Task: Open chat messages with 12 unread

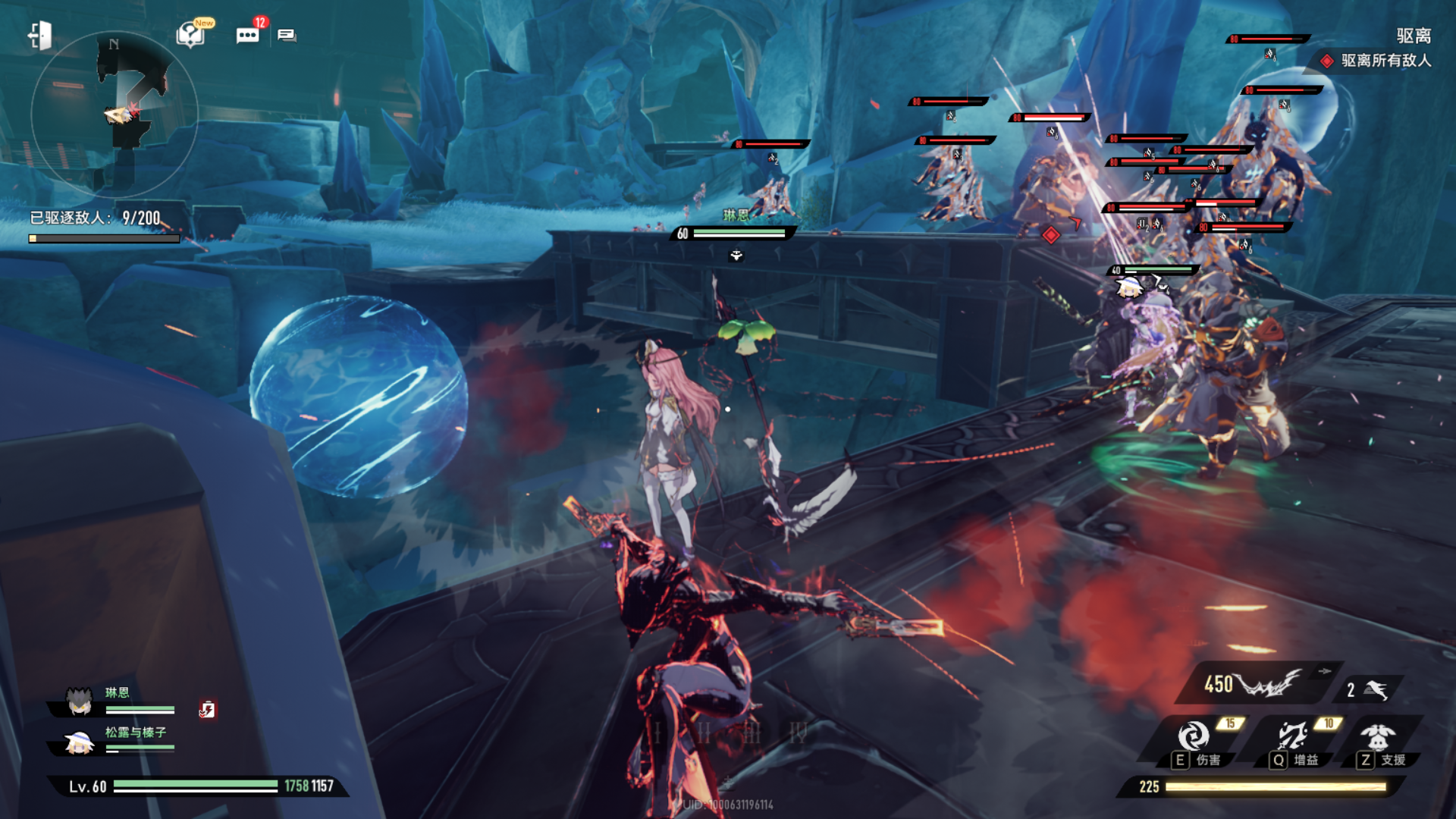Action: [247, 35]
